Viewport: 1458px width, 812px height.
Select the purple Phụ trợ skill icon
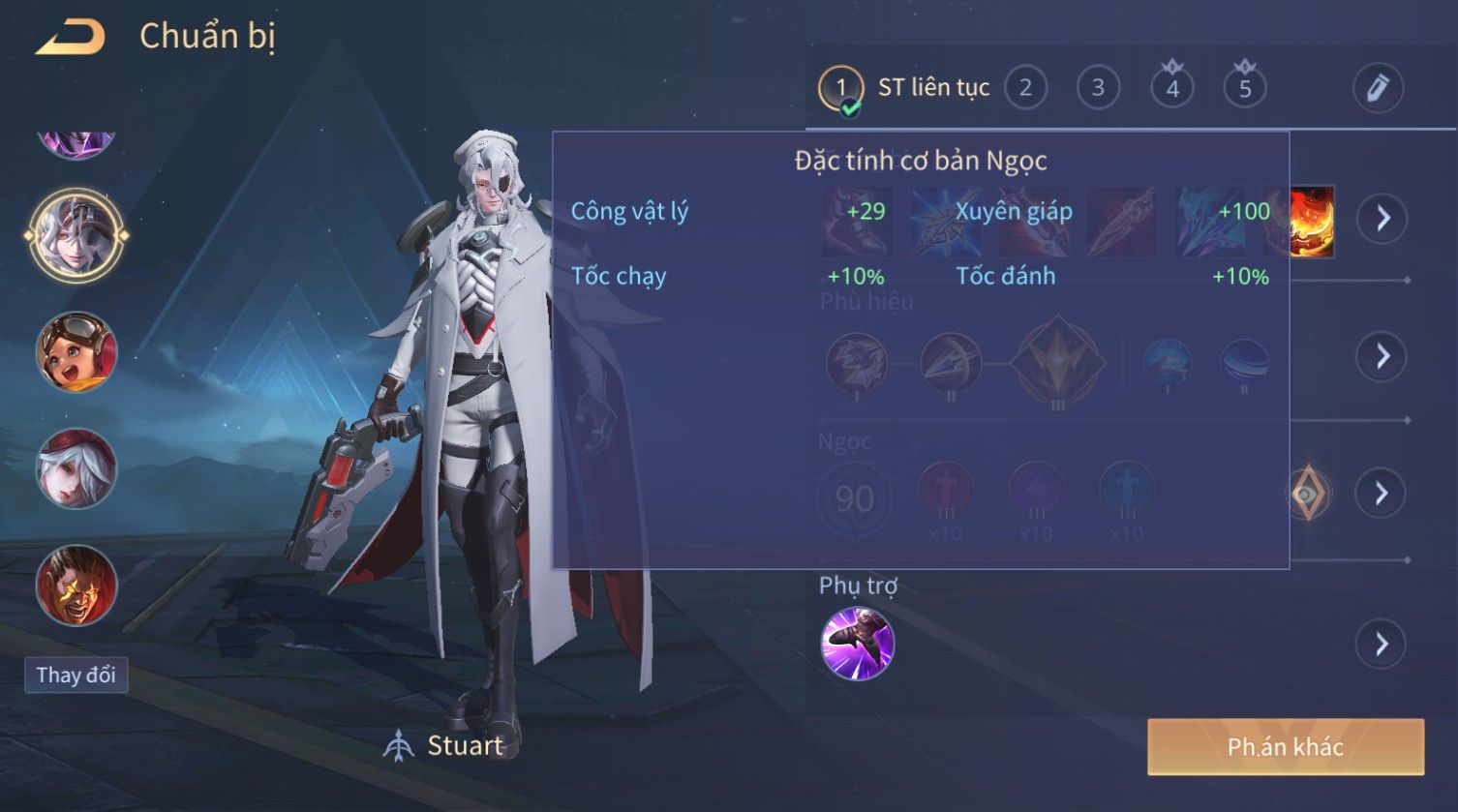857,644
